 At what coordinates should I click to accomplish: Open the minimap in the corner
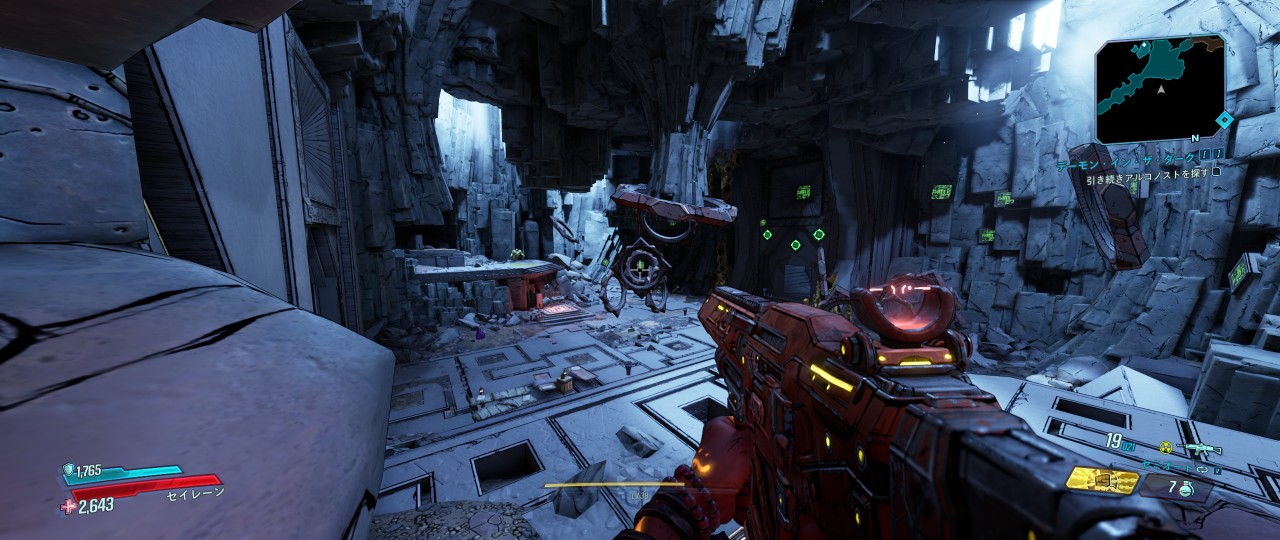point(1160,88)
